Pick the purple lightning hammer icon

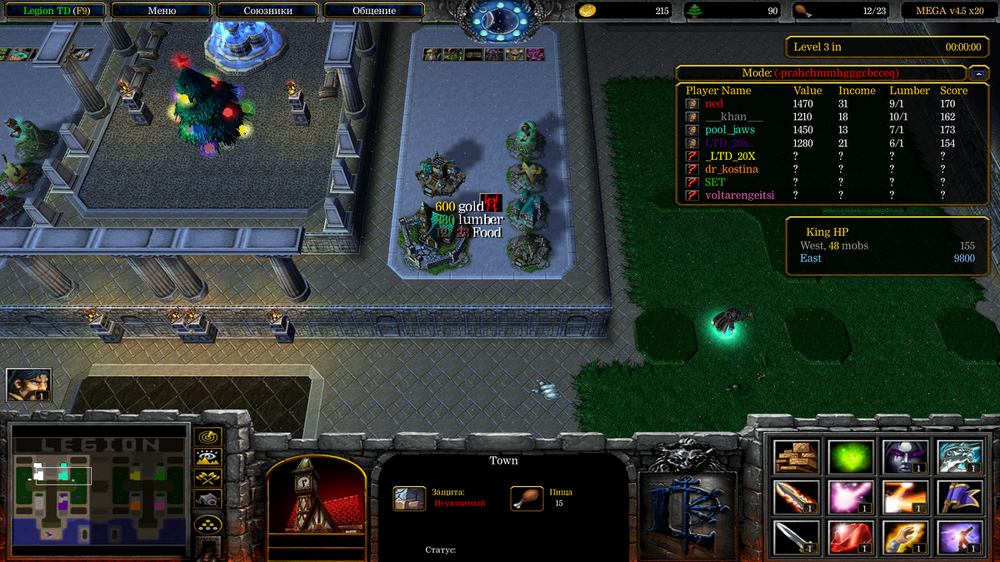pyautogui.click(x=959, y=538)
